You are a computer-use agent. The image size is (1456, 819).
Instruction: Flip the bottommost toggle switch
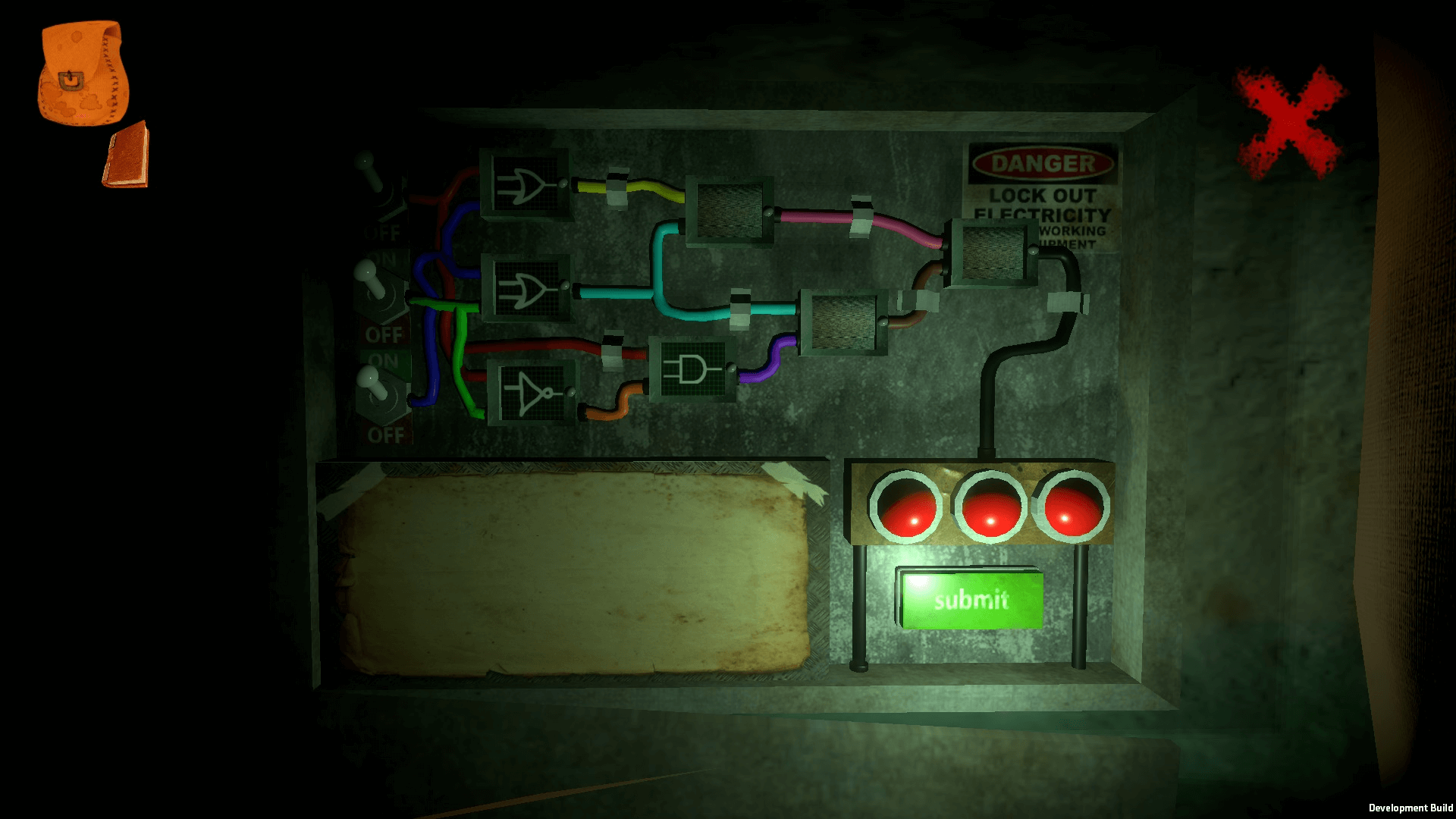pos(378,392)
